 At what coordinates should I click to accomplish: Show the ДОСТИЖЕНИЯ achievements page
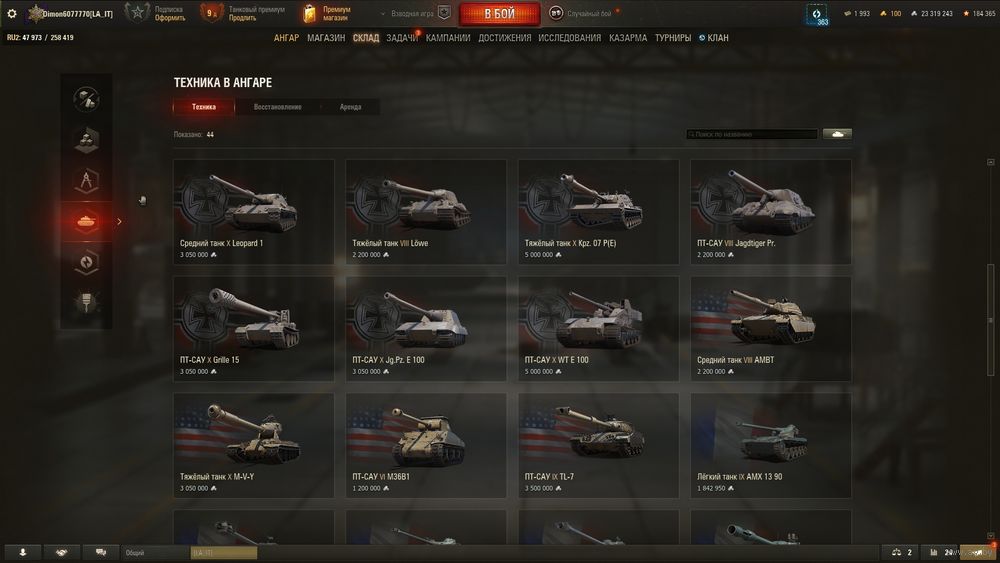click(x=505, y=38)
